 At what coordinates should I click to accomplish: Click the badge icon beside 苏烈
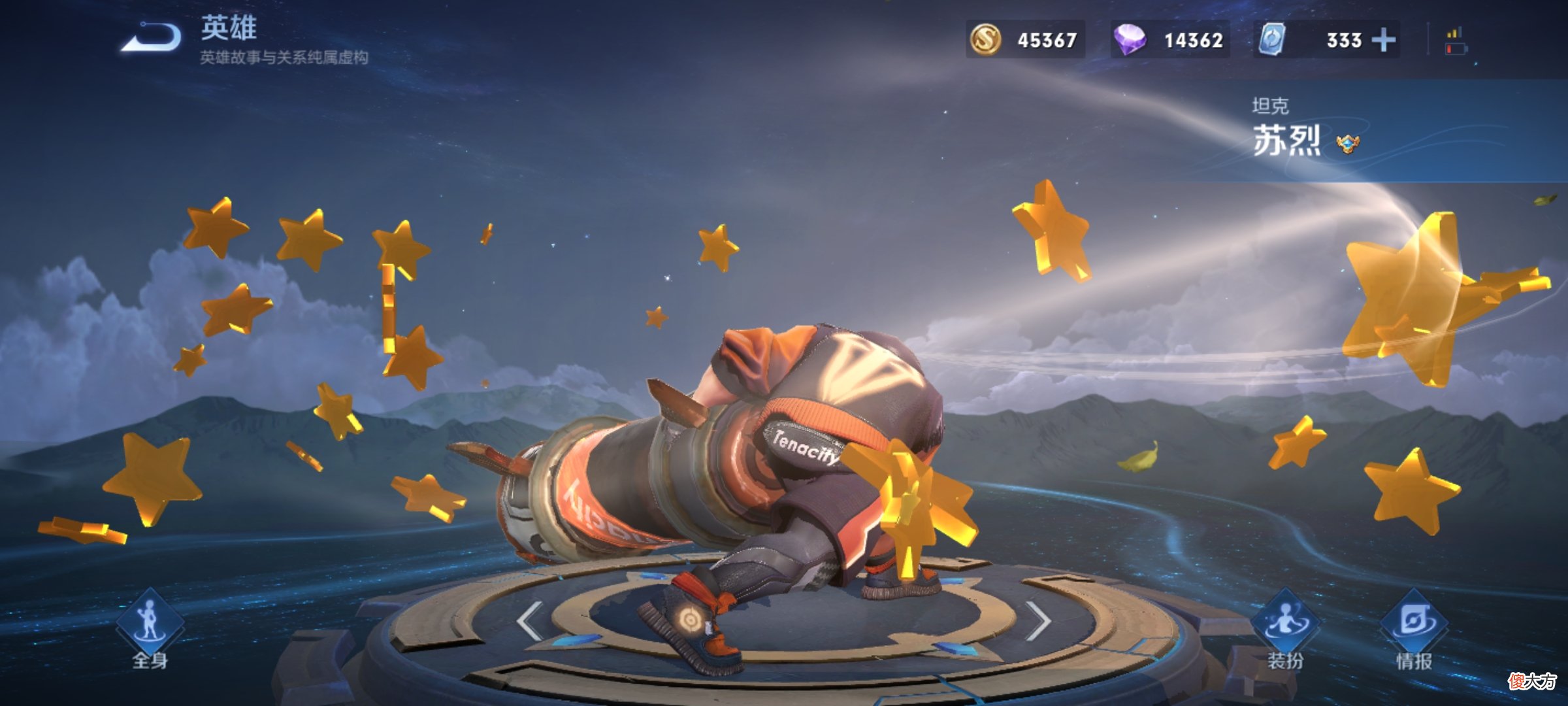click(1347, 143)
